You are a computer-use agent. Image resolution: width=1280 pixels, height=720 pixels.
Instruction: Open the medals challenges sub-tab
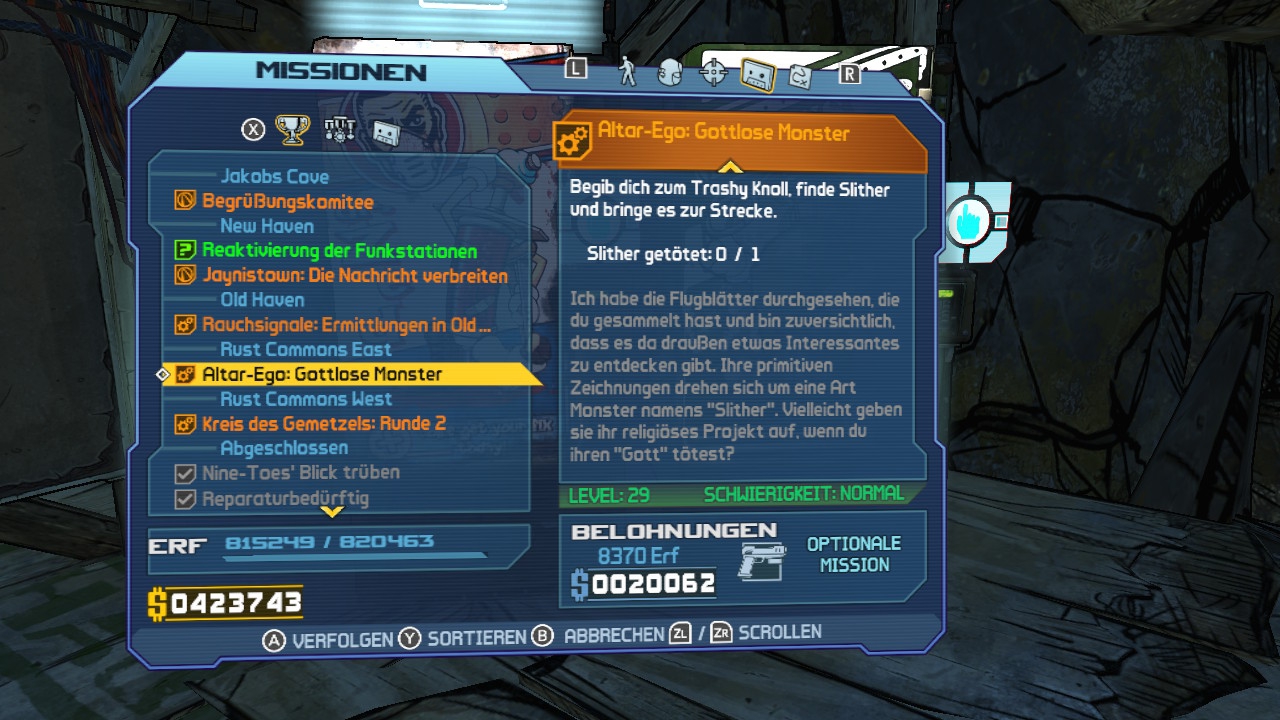[340, 129]
